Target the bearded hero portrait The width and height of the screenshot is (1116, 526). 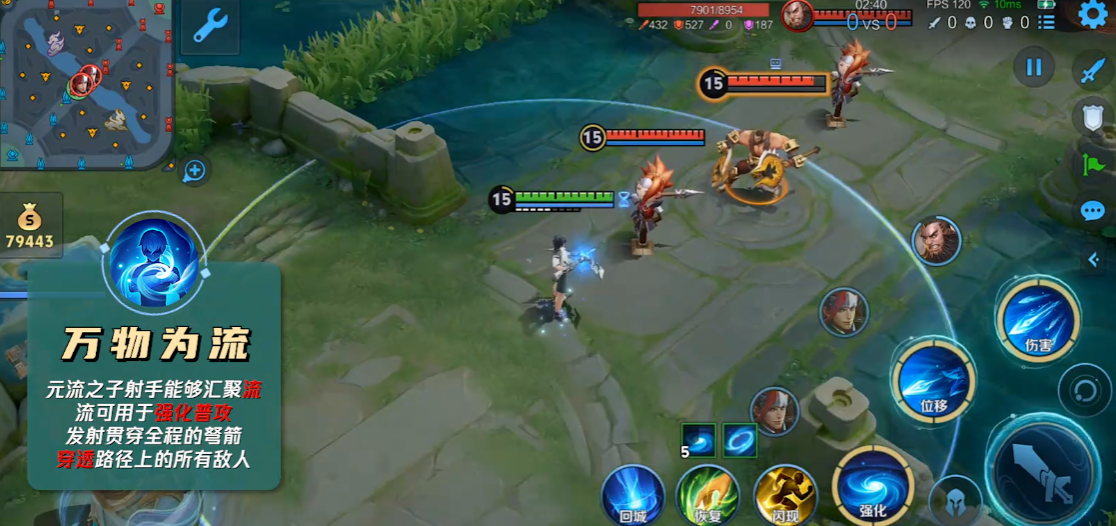pyautogui.click(x=936, y=241)
